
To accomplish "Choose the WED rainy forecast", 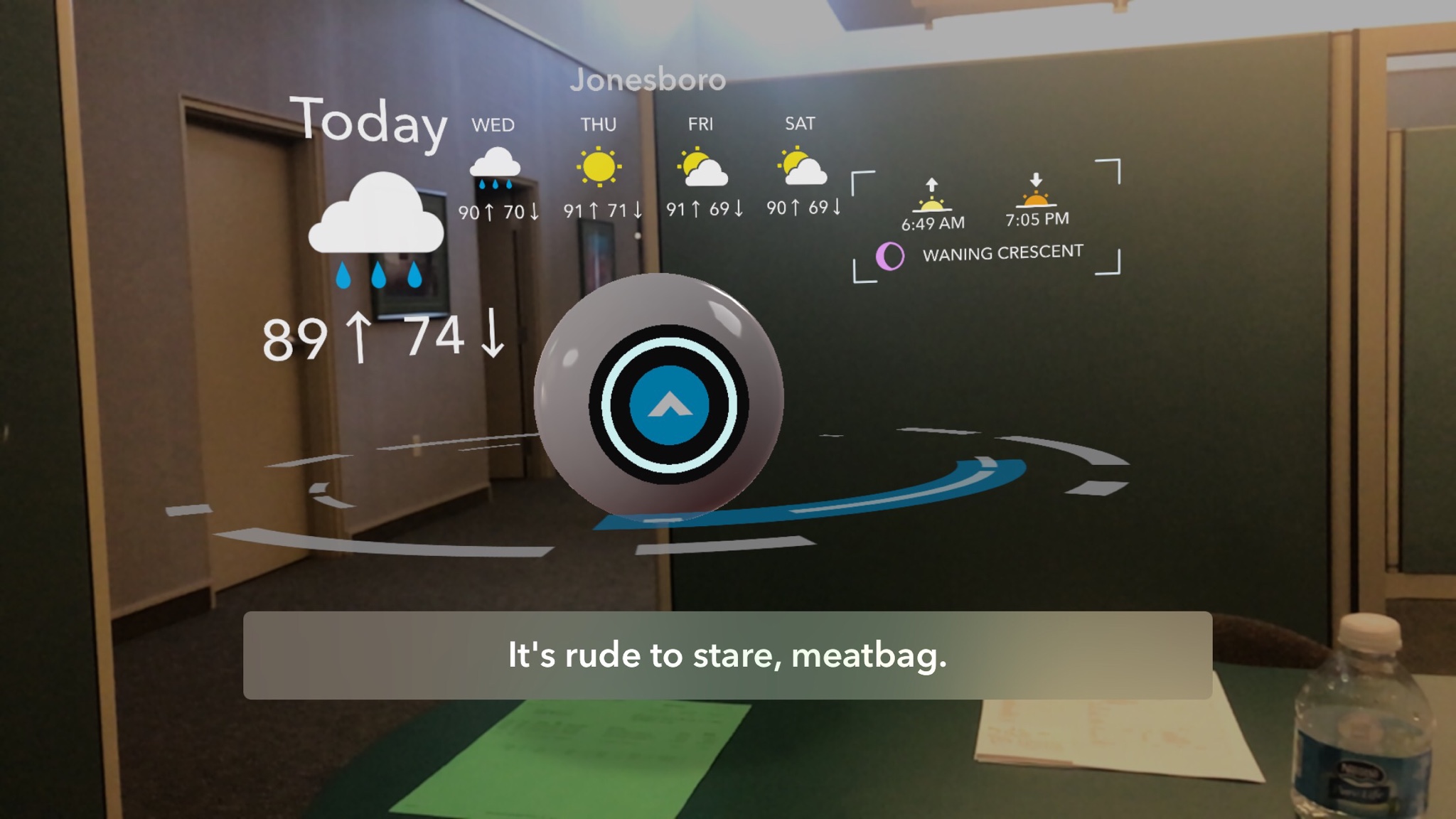I will [495, 168].
